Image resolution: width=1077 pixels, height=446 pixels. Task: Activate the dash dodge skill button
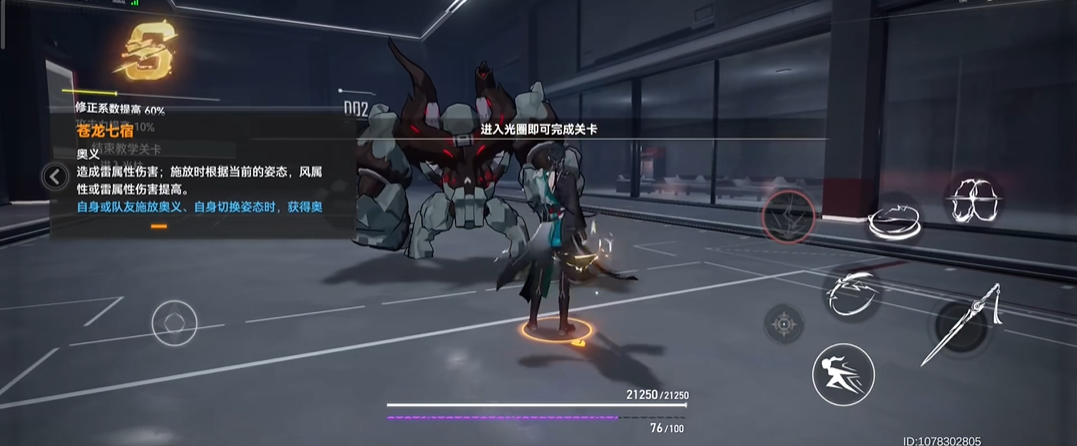(843, 374)
